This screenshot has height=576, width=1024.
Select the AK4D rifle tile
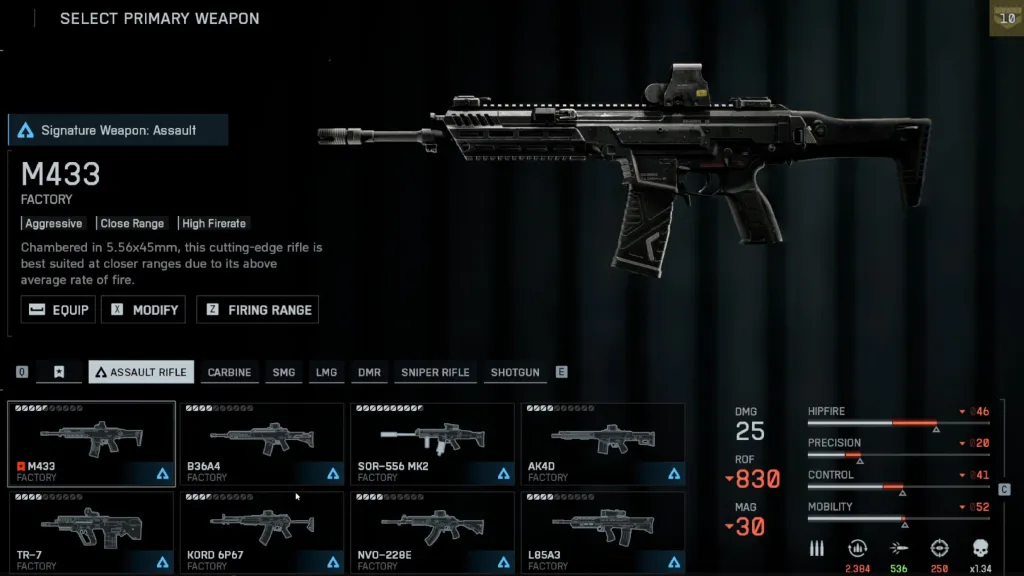click(x=603, y=443)
